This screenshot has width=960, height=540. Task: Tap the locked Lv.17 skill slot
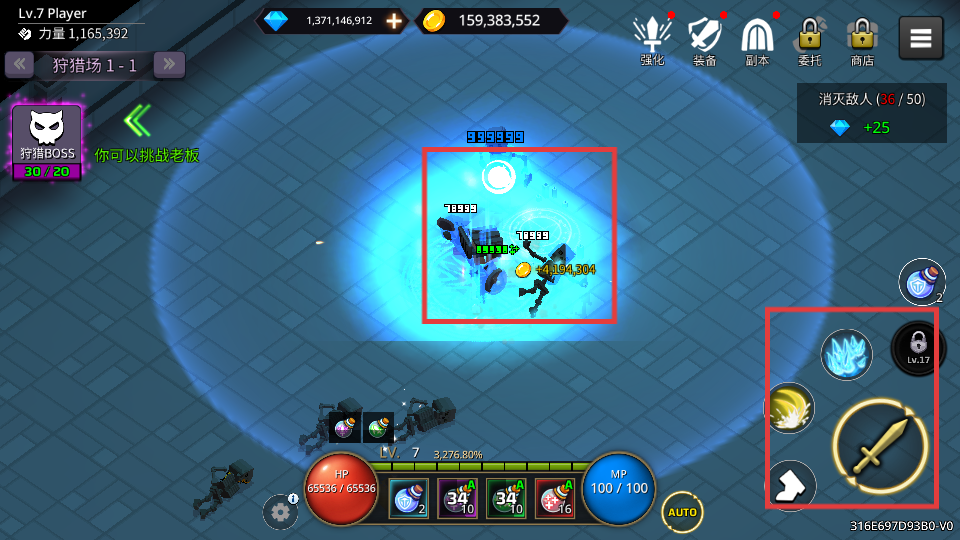[917, 347]
